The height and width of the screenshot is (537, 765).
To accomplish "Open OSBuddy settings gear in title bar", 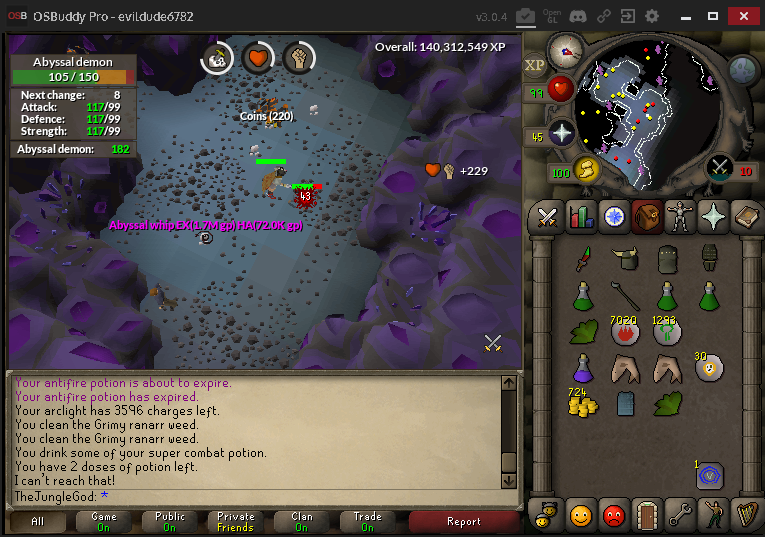I will 652,16.
